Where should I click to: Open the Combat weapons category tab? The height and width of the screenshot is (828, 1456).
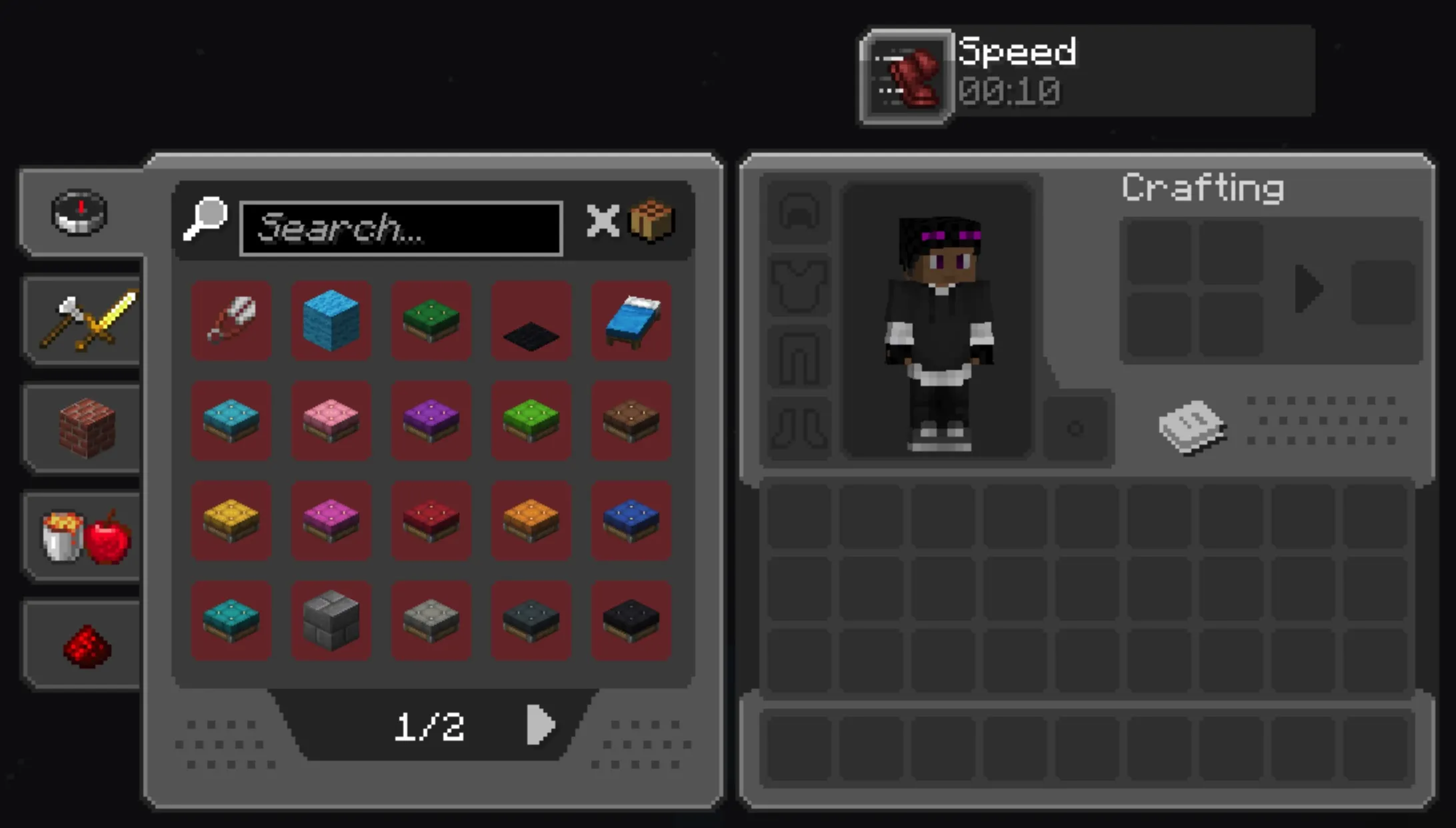click(81, 320)
